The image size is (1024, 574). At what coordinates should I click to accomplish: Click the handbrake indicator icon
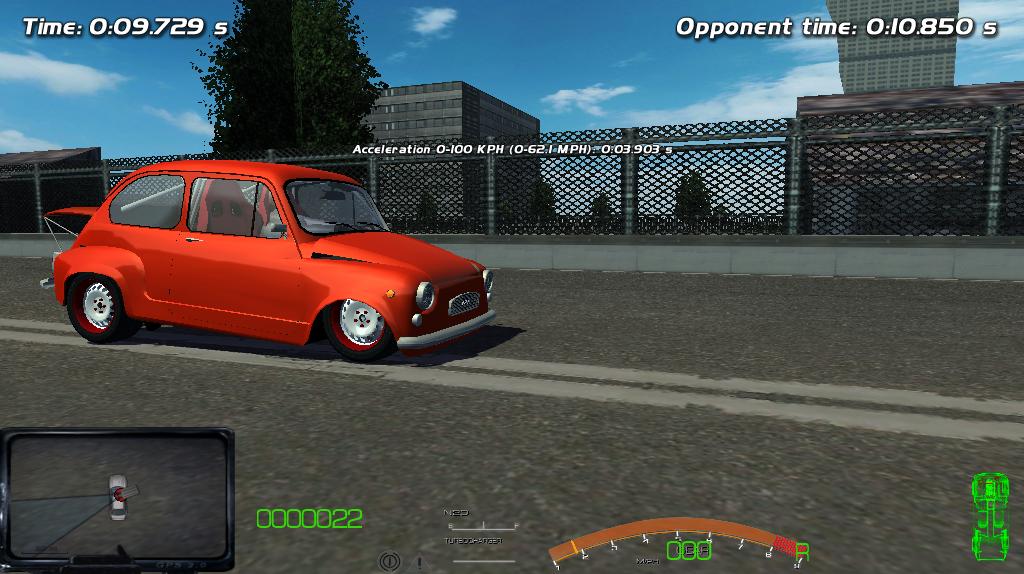coord(389,562)
